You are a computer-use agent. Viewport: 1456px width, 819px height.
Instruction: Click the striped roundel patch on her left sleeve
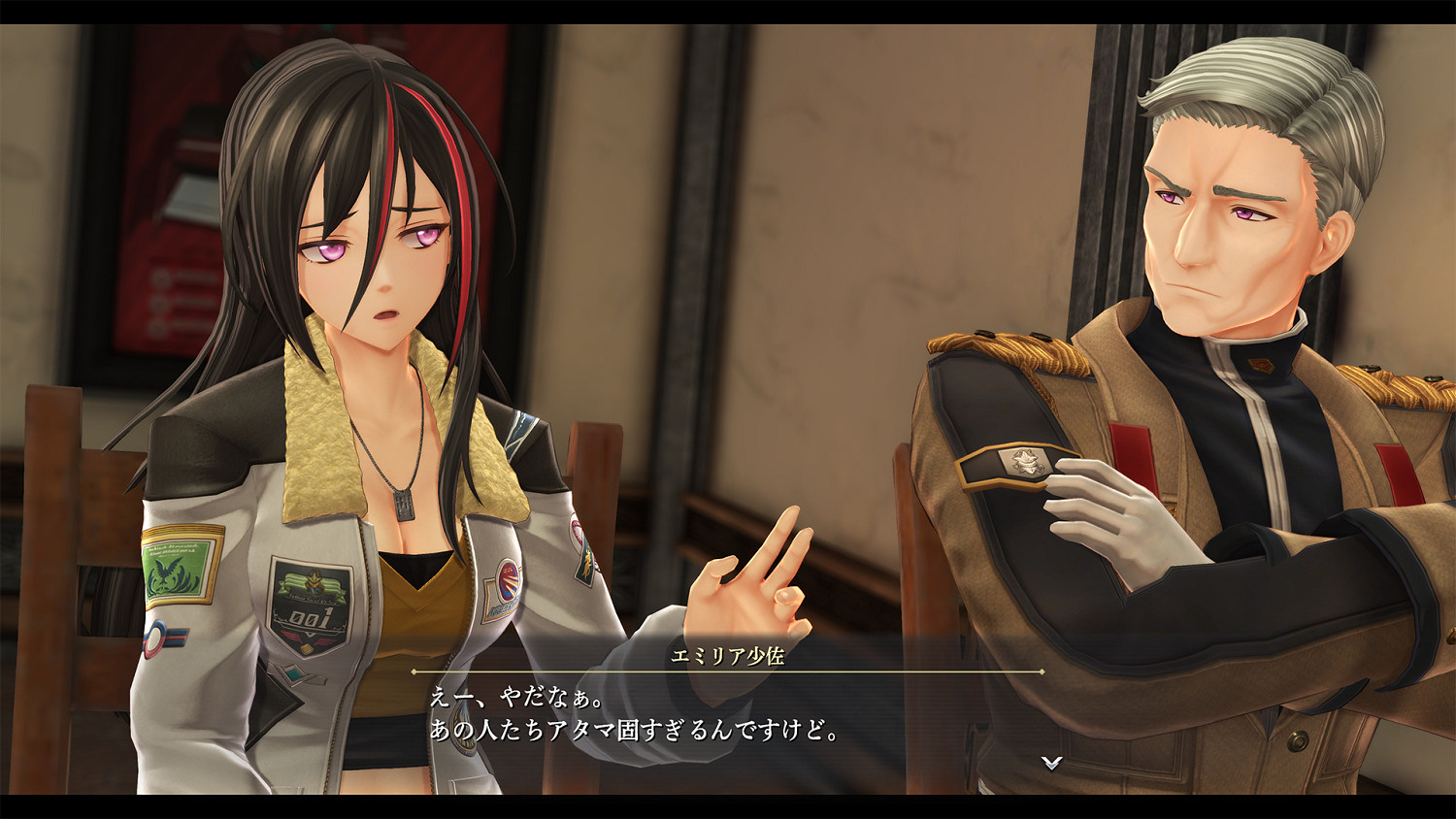coord(157,639)
